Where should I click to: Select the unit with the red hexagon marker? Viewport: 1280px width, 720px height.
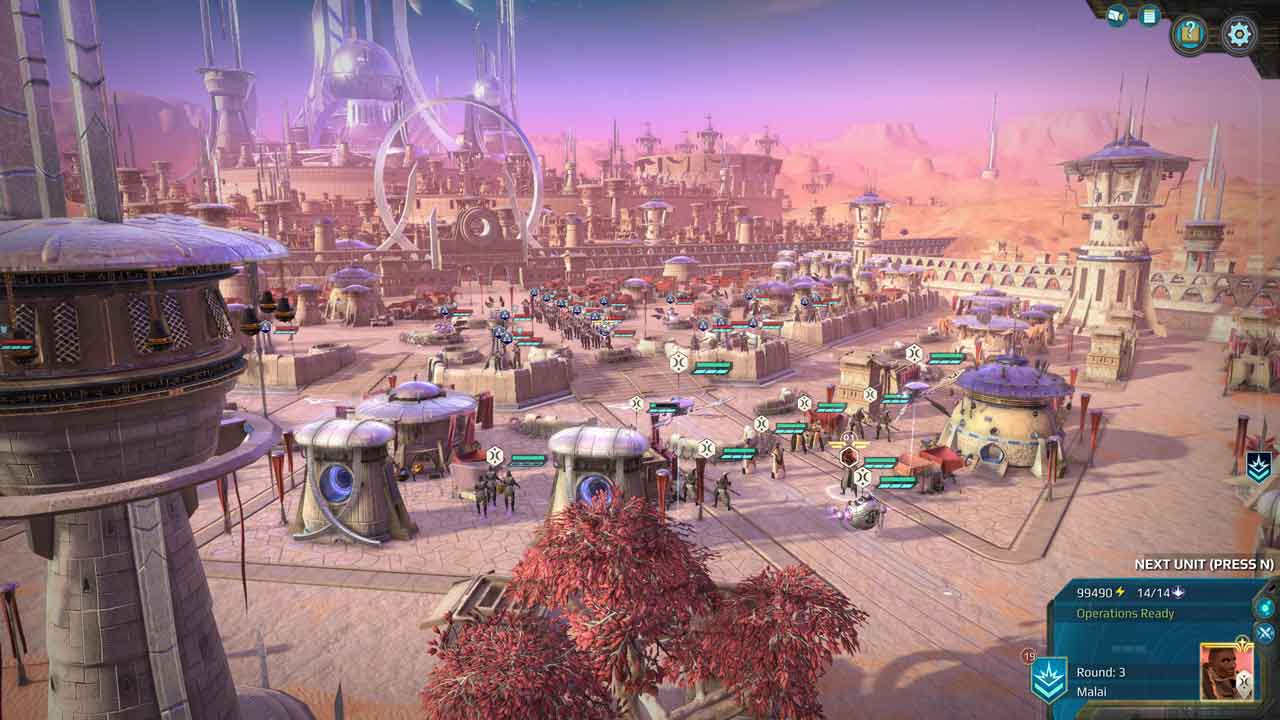(x=849, y=457)
